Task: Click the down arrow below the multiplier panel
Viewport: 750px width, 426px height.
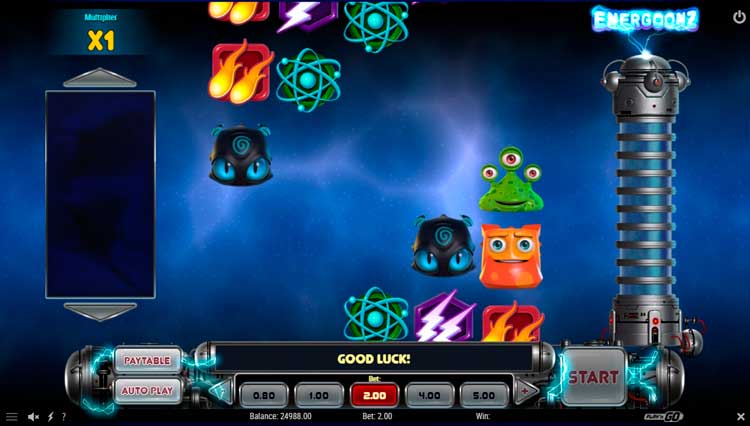Action: tap(99, 311)
